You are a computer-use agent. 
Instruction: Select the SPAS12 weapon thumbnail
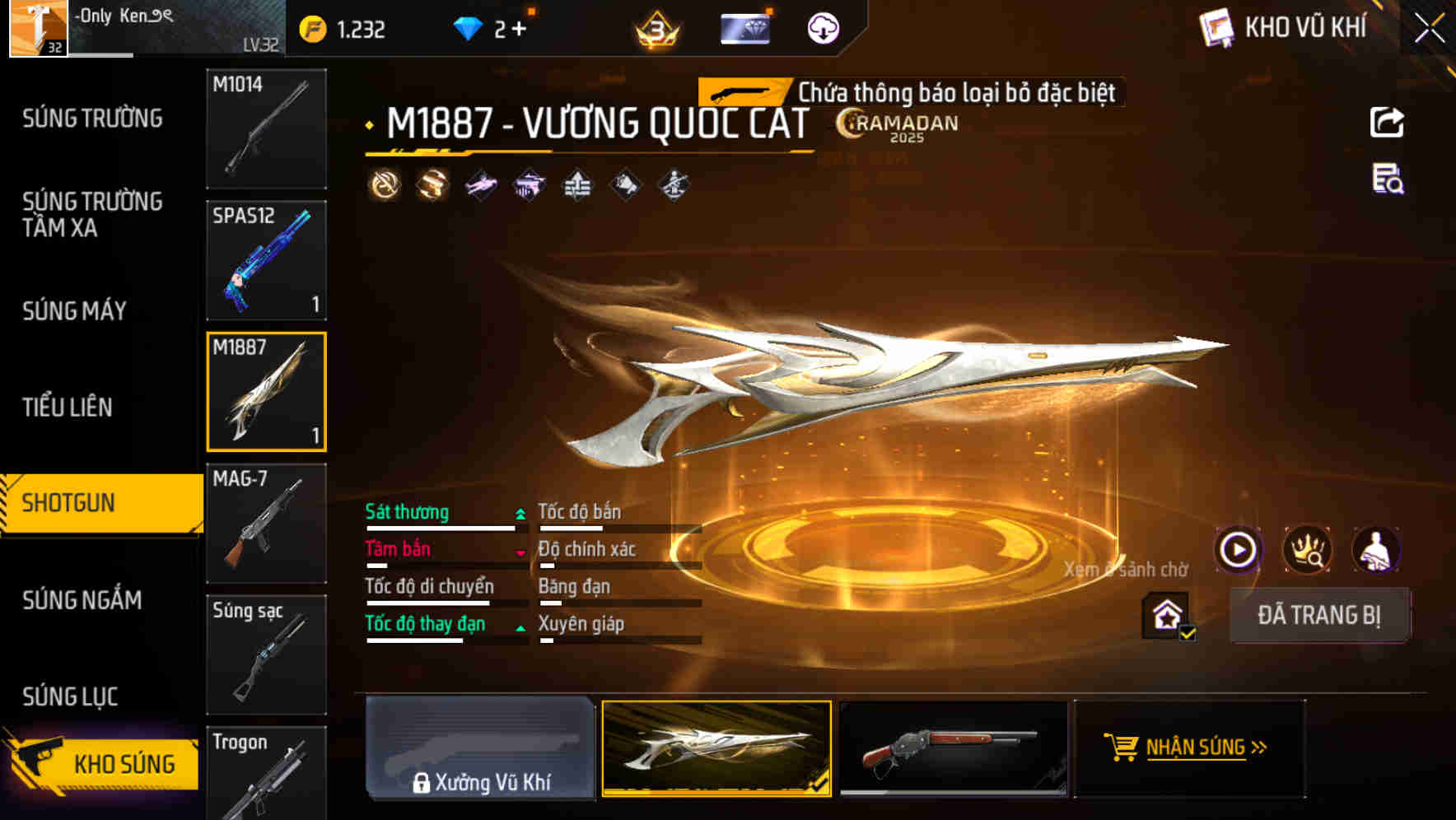tap(266, 259)
